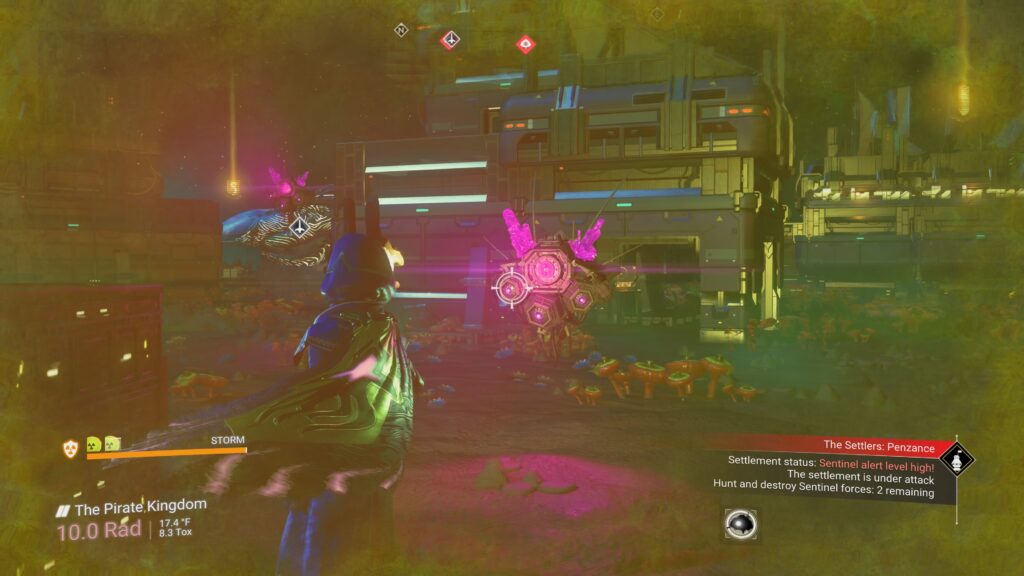Open The Settlers: Penzance mission tracker

pyautogui.click(x=878, y=445)
